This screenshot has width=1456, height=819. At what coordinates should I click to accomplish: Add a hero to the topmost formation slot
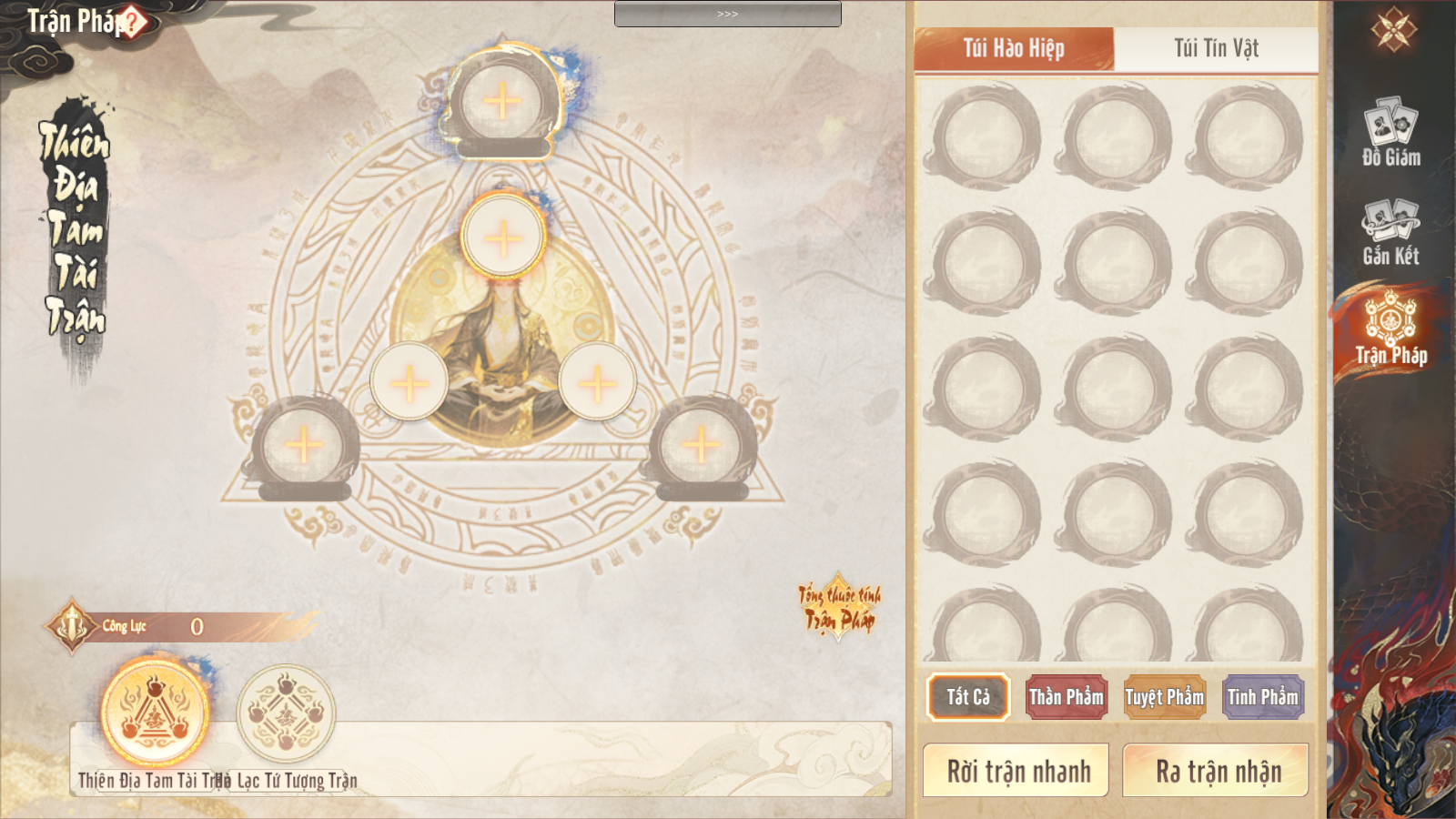[x=502, y=101]
